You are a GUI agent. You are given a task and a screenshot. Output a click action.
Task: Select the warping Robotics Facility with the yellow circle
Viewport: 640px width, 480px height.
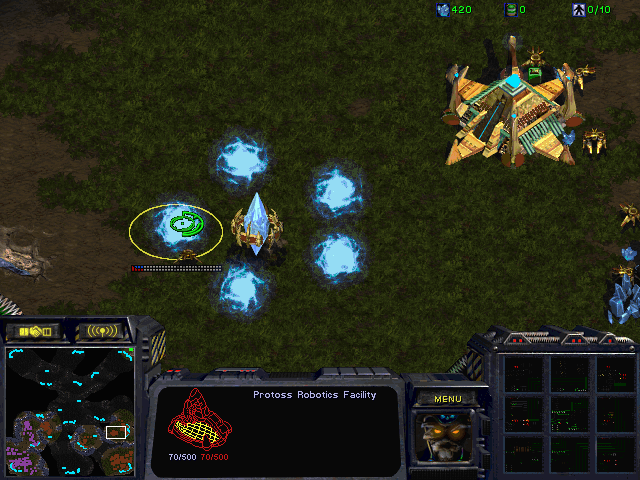pyautogui.click(x=176, y=228)
